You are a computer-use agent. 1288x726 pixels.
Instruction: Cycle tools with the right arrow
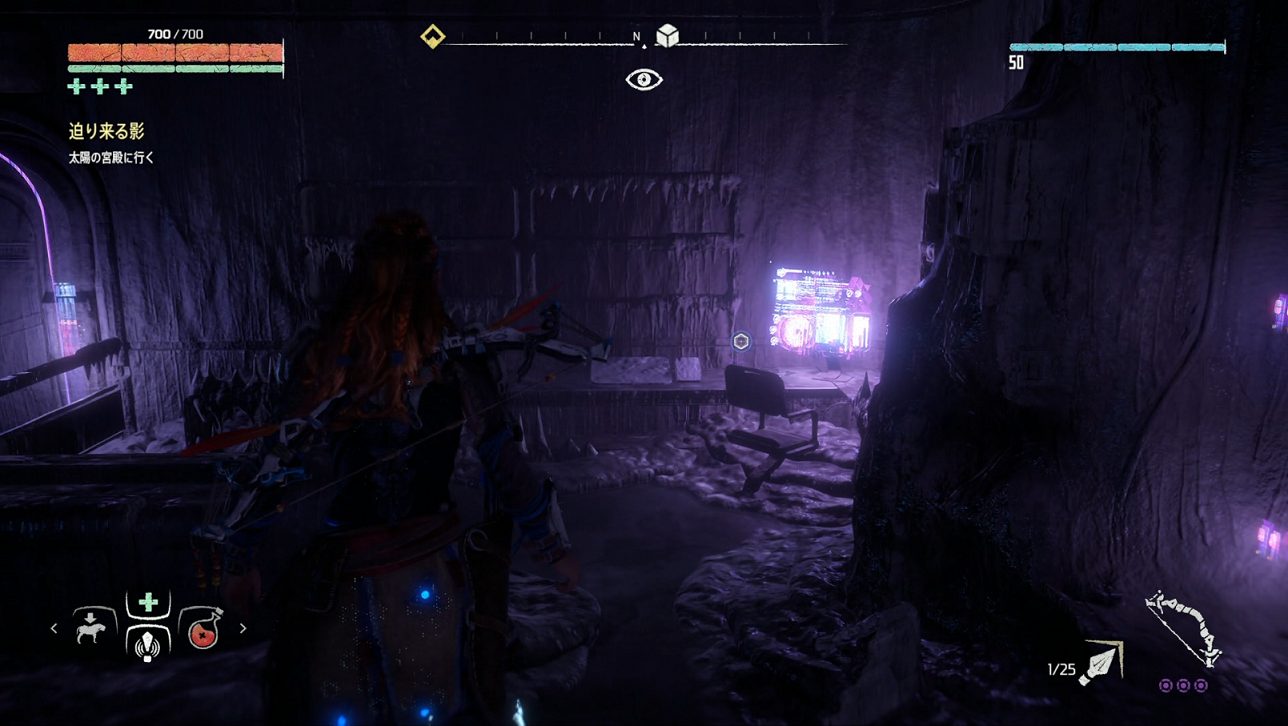point(243,629)
